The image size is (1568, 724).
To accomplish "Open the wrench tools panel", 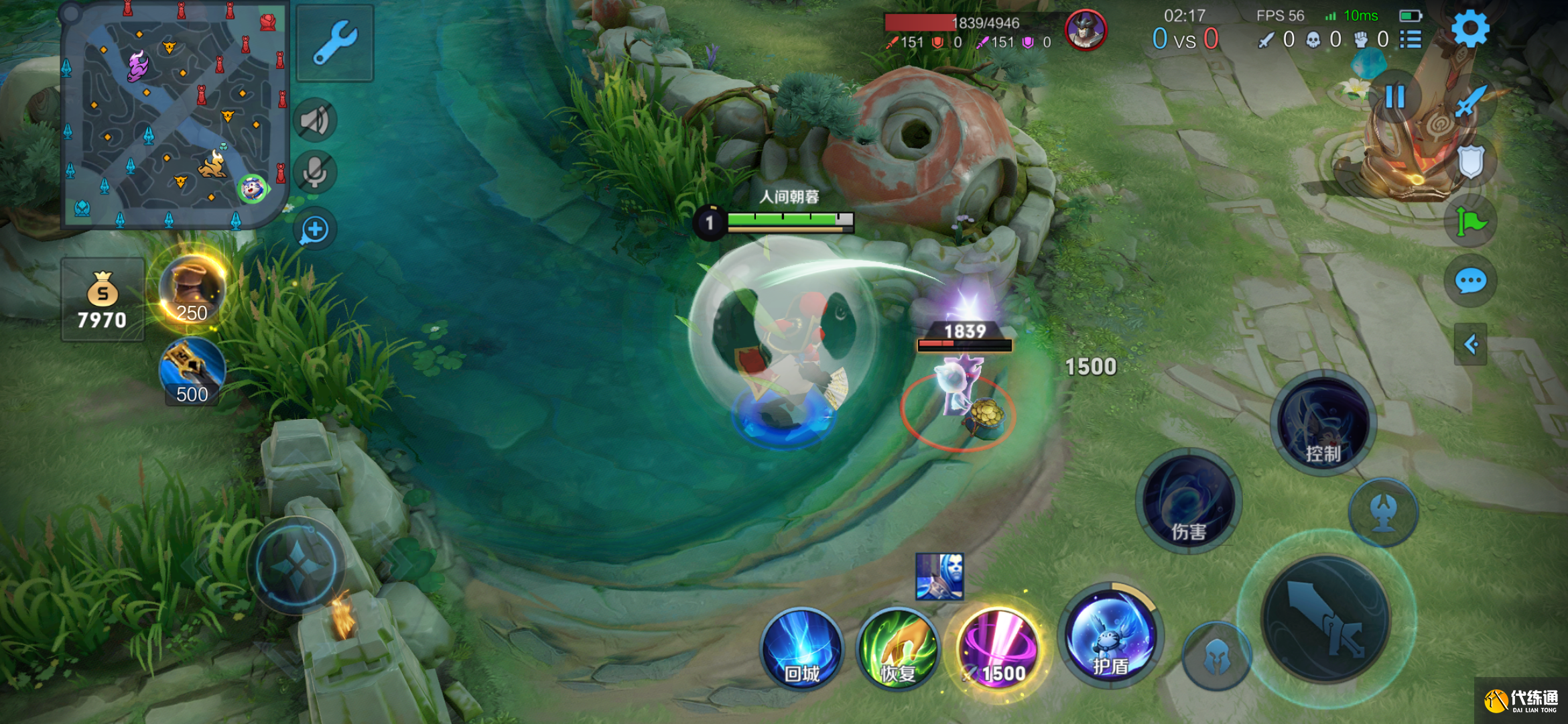I will pos(335,43).
